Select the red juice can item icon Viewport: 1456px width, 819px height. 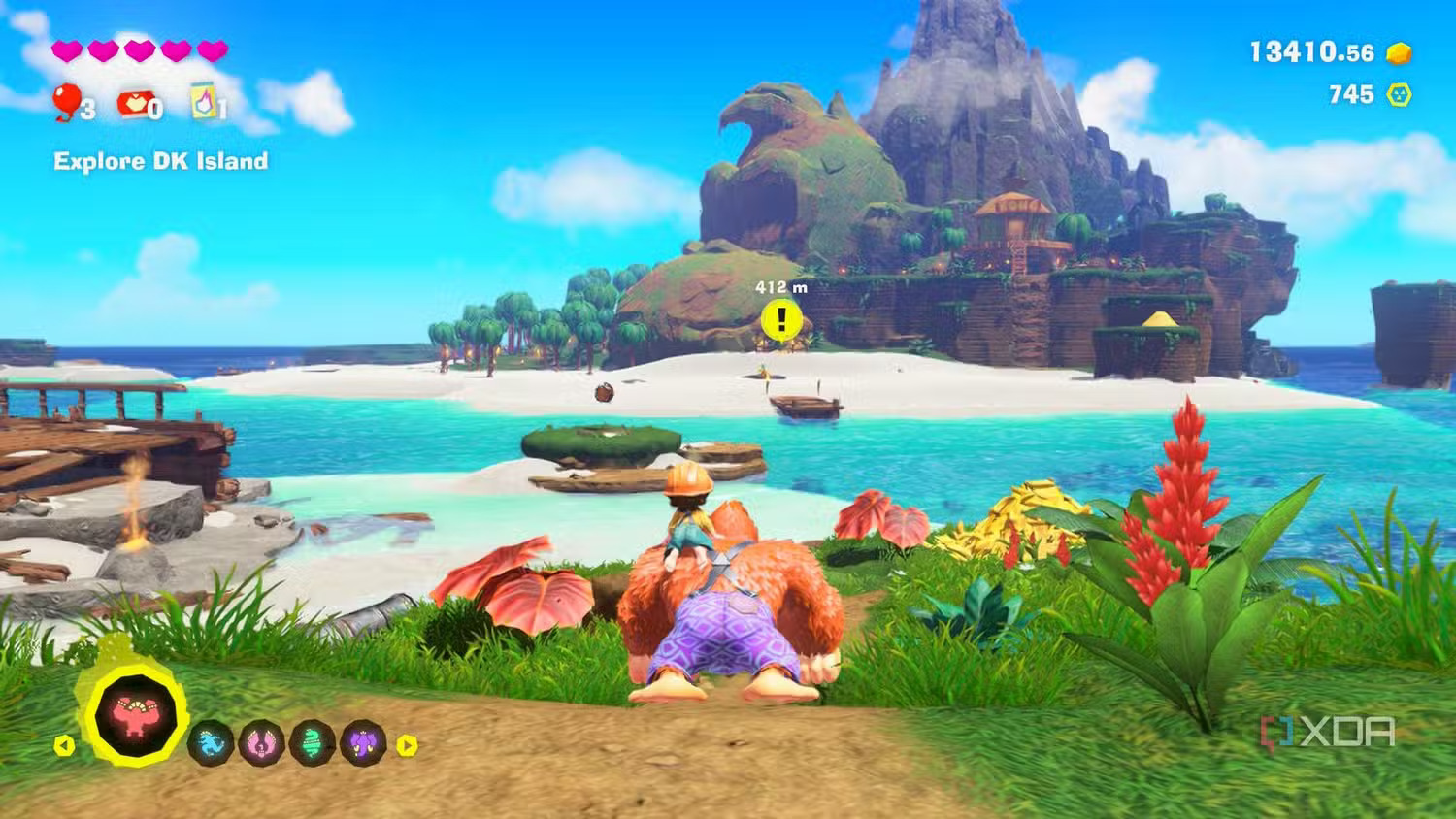tap(135, 102)
